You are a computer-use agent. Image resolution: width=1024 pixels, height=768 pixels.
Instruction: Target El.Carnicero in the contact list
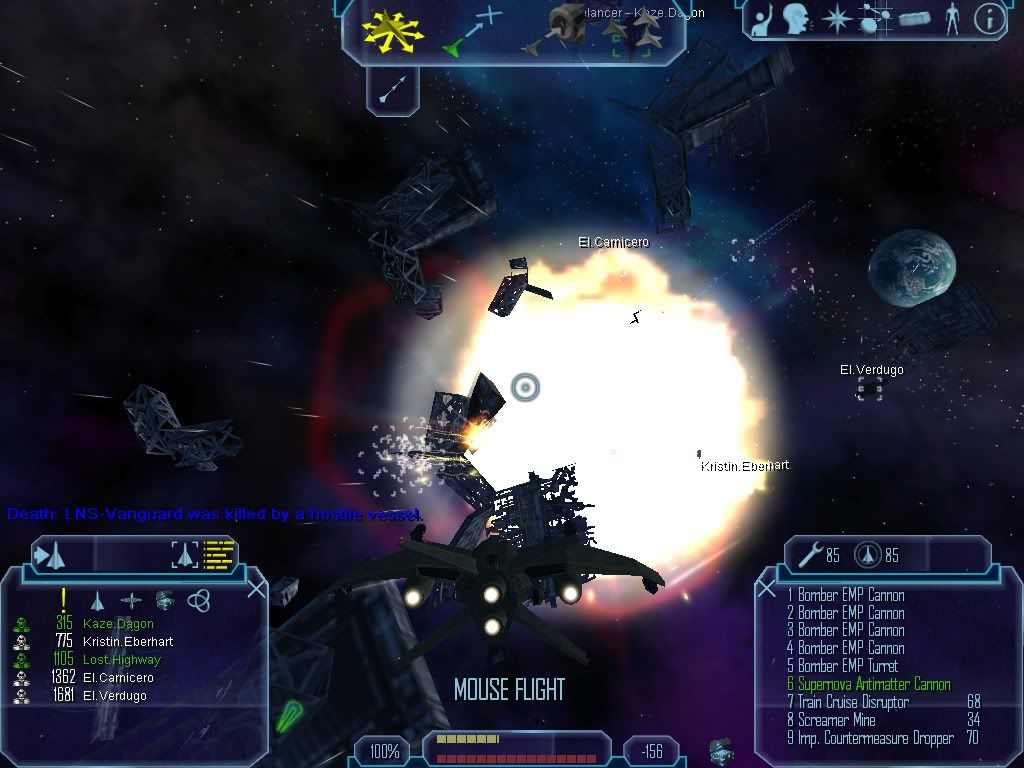tap(116, 678)
